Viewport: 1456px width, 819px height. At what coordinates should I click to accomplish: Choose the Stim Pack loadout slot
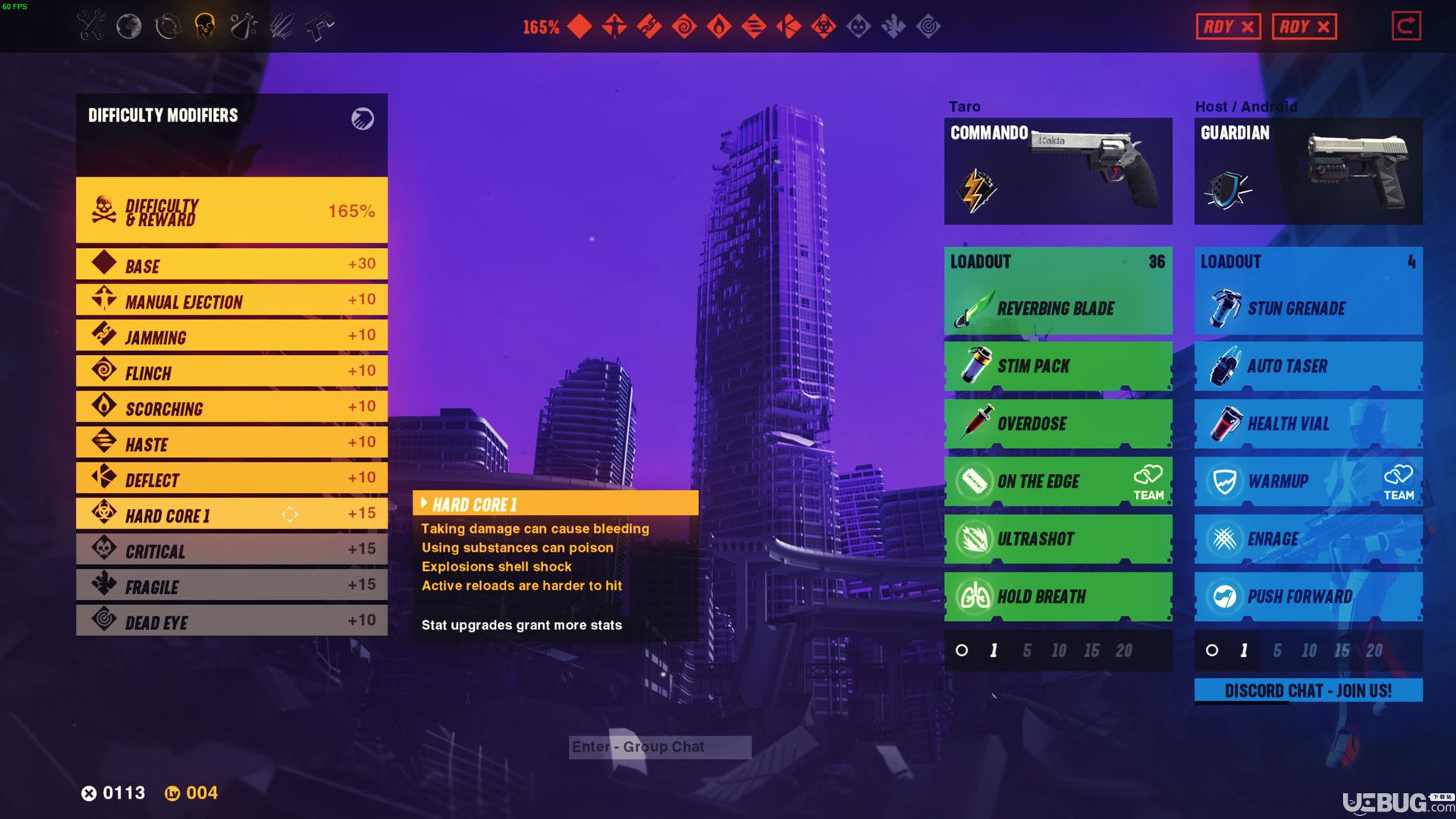point(1057,366)
